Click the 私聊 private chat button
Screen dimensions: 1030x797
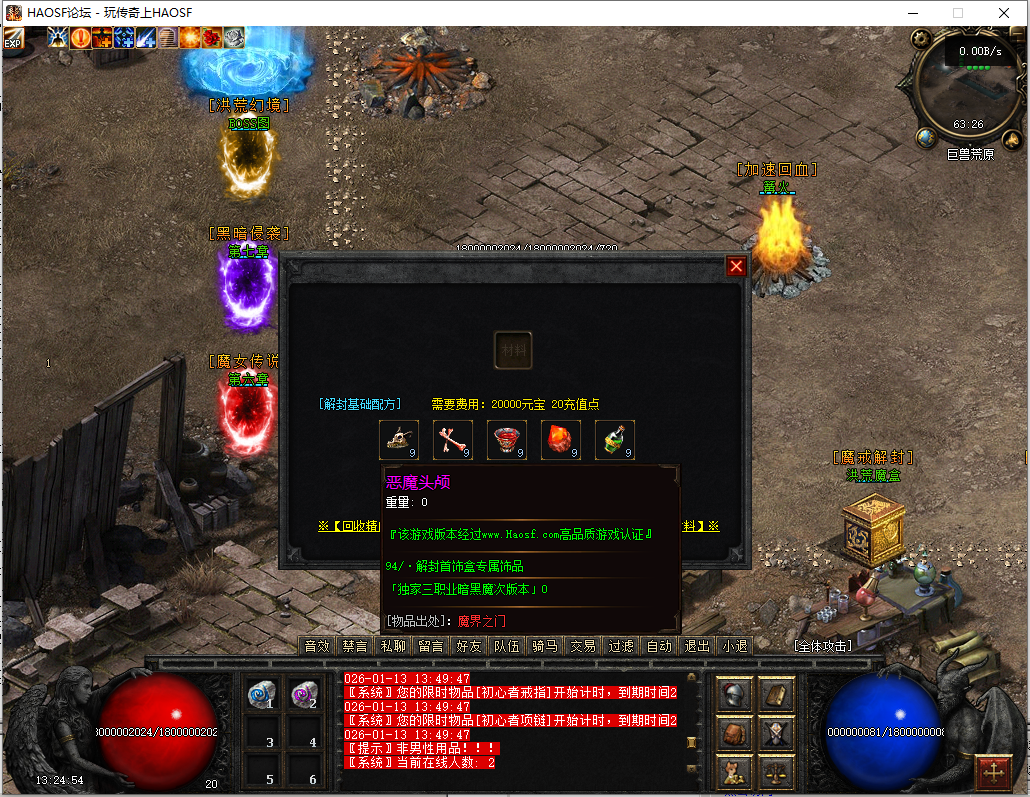click(x=393, y=646)
